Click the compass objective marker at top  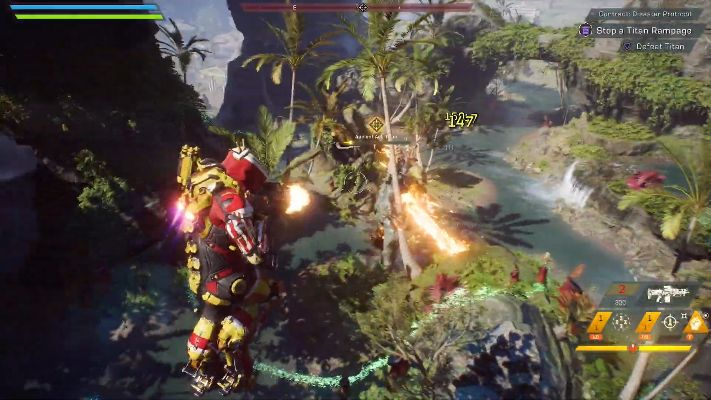[362, 8]
